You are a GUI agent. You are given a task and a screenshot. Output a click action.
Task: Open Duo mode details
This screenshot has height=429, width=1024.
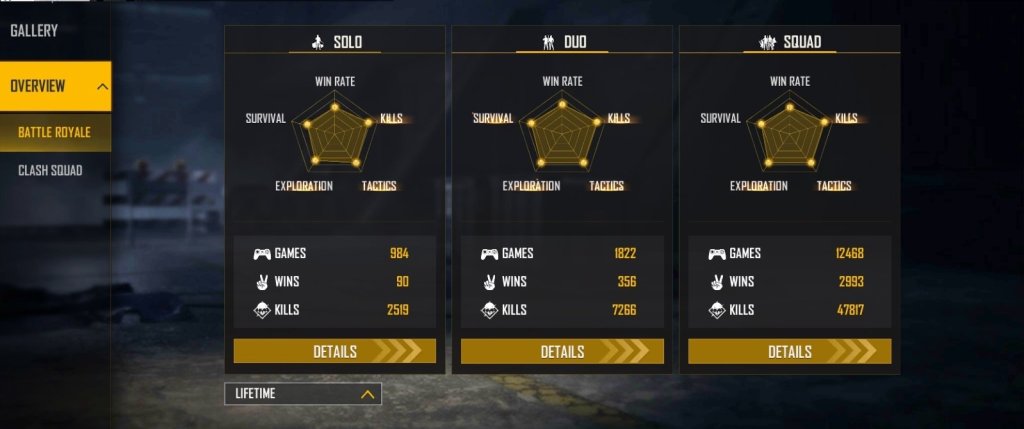[x=562, y=351]
